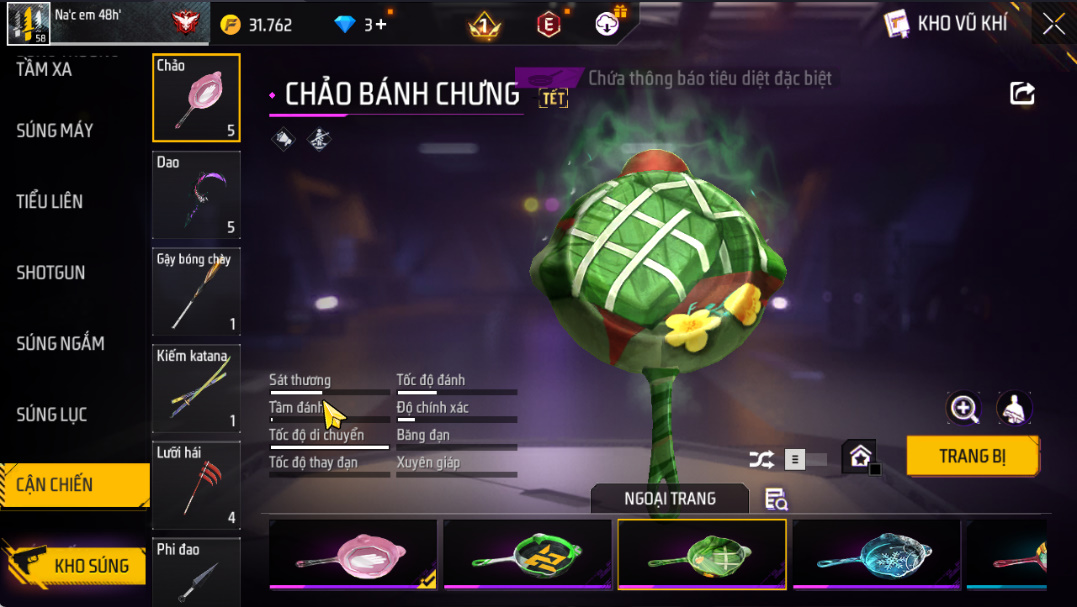Image resolution: width=1077 pixels, height=607 pixels.
Task: Select the Kiếm katana slot
Action: pos(196,389)
